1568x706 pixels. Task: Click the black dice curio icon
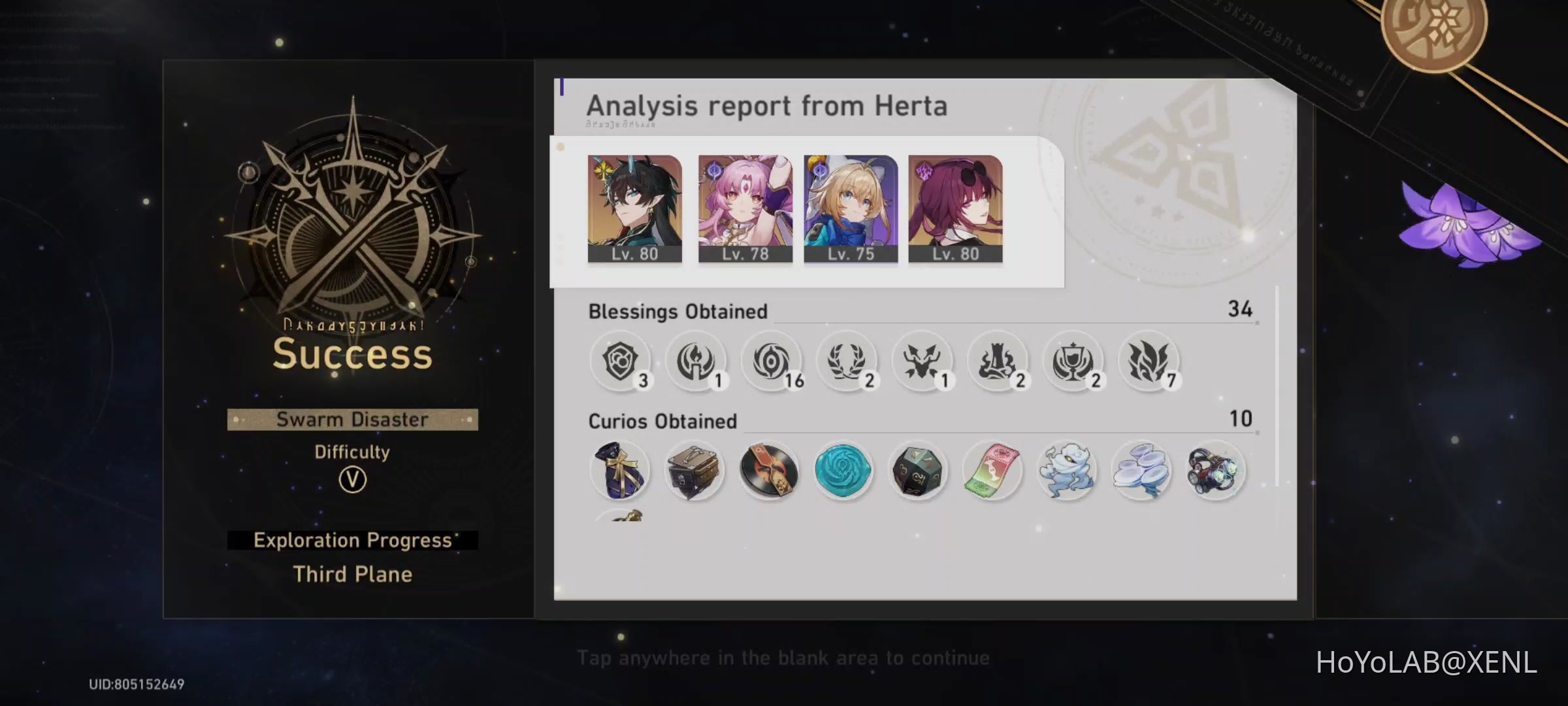[x=918, y=471]
